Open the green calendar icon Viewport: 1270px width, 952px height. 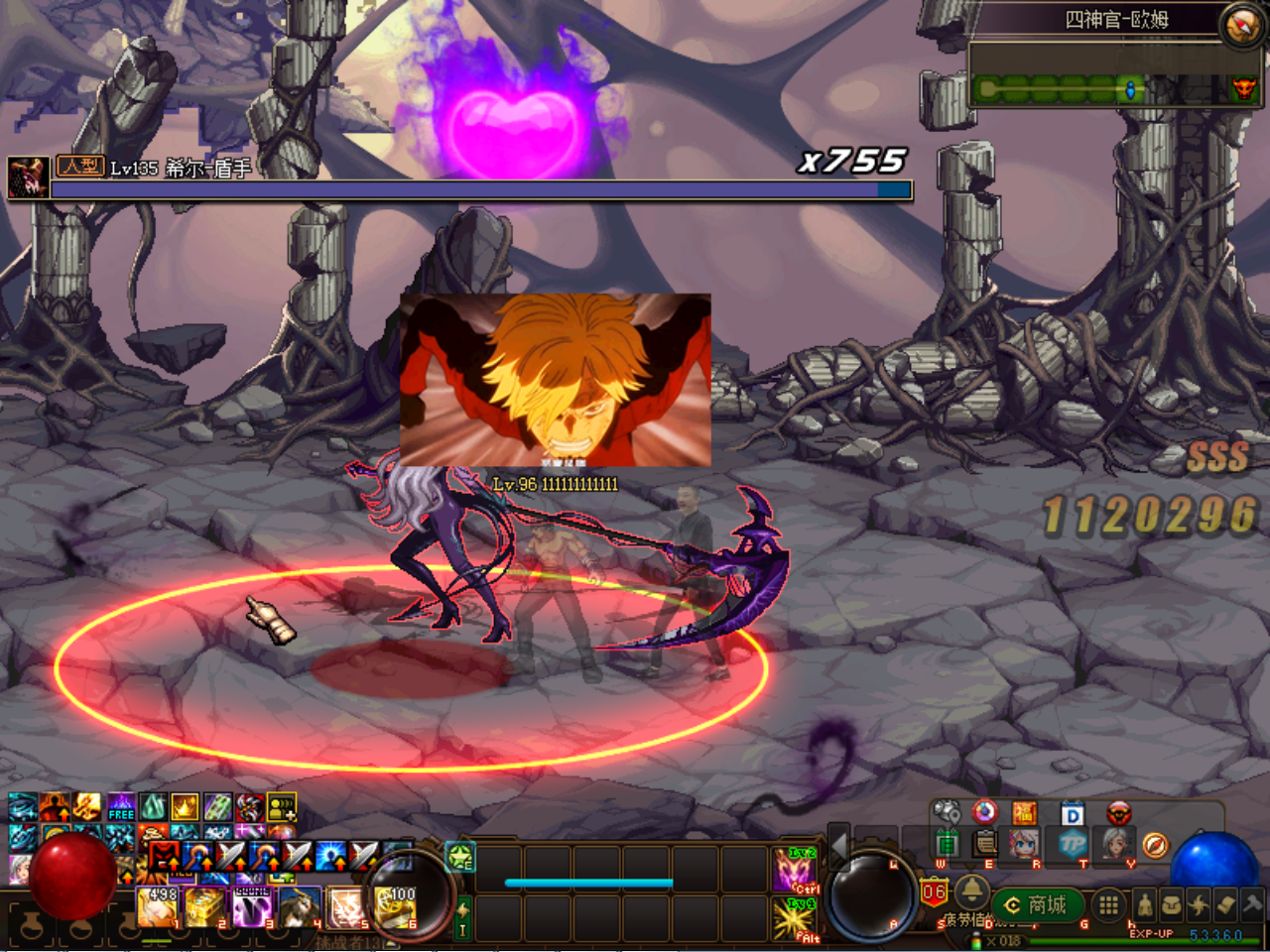pyautogui.click(x=947, y=844)
